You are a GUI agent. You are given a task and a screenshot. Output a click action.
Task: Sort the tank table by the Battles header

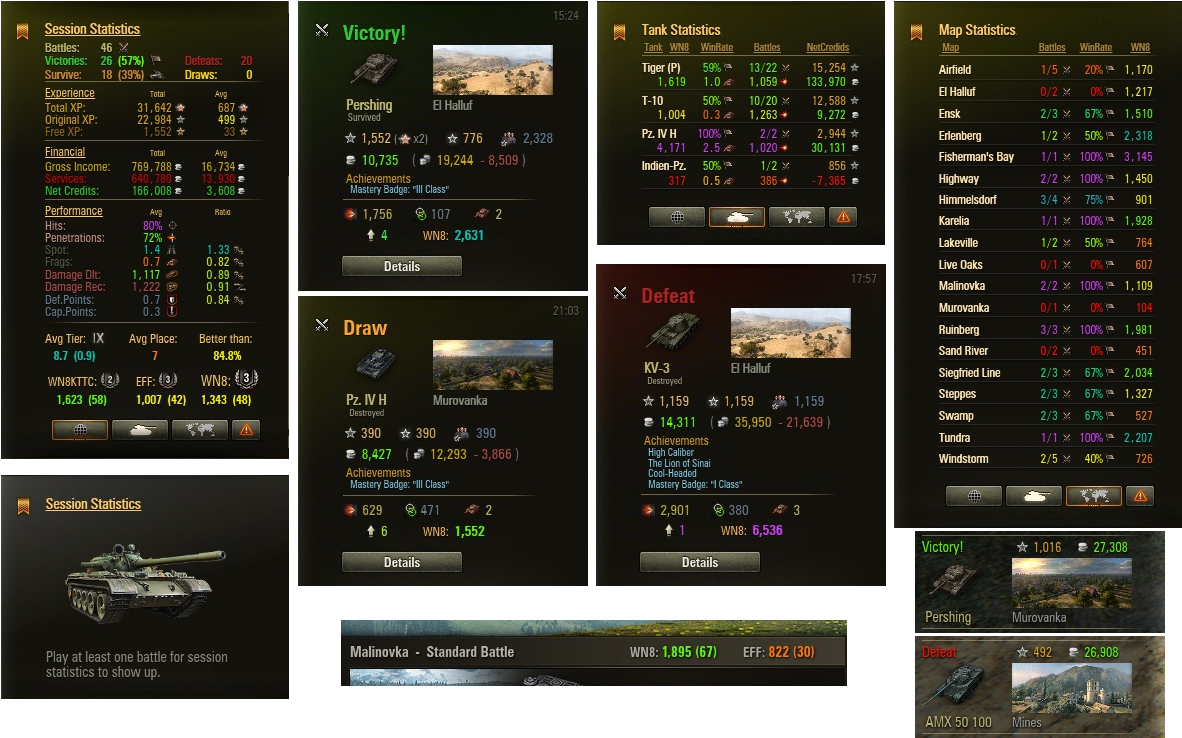coord(767,48)
